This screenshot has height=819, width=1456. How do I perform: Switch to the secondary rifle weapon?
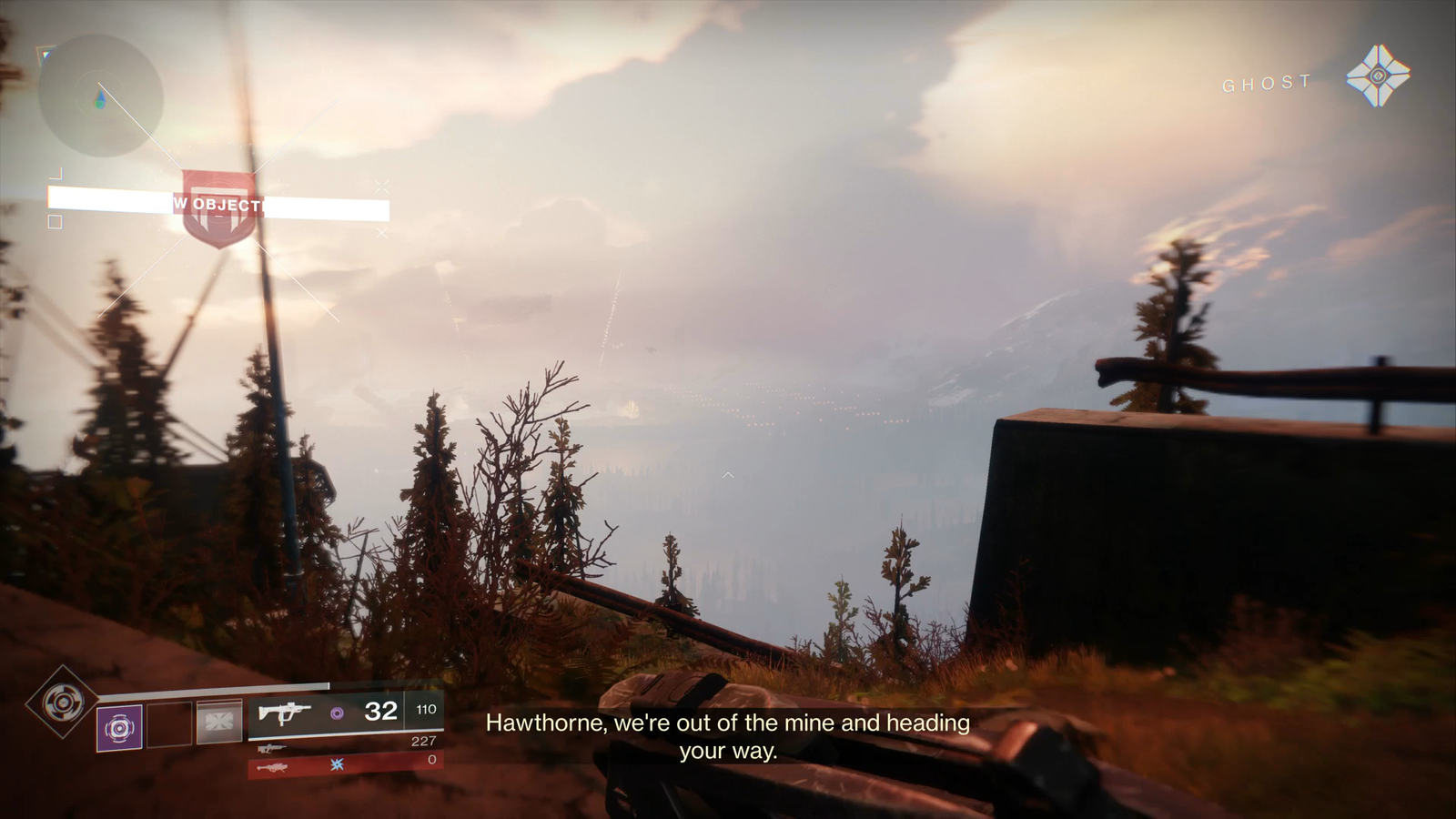click(271, 748)
